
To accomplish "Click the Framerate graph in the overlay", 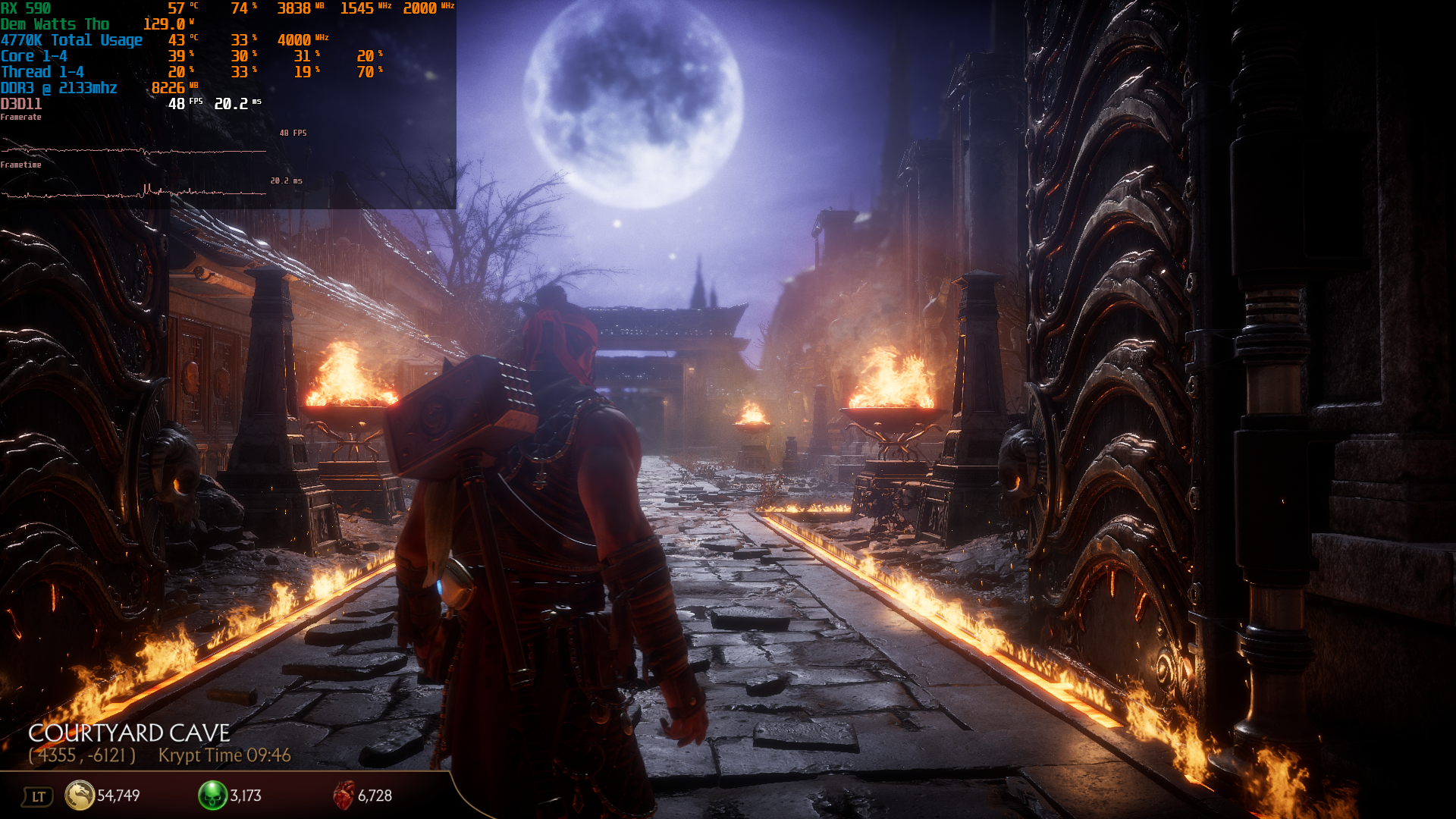I will pyautogui.click(x=133, y=150).
